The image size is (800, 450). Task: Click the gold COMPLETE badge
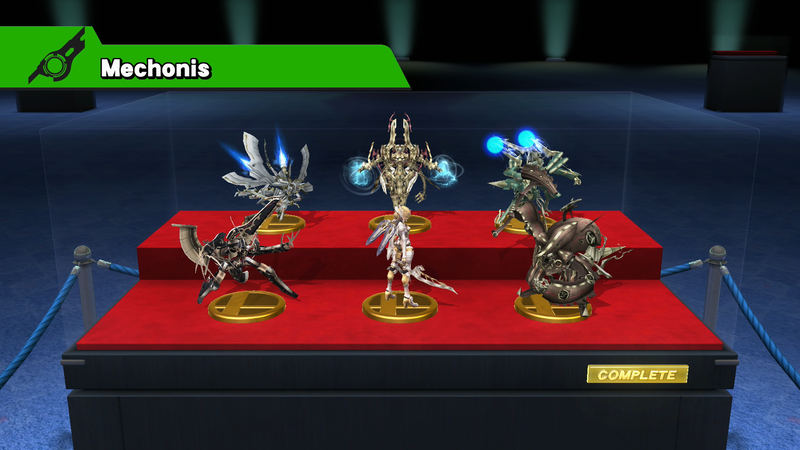(637, 375)
